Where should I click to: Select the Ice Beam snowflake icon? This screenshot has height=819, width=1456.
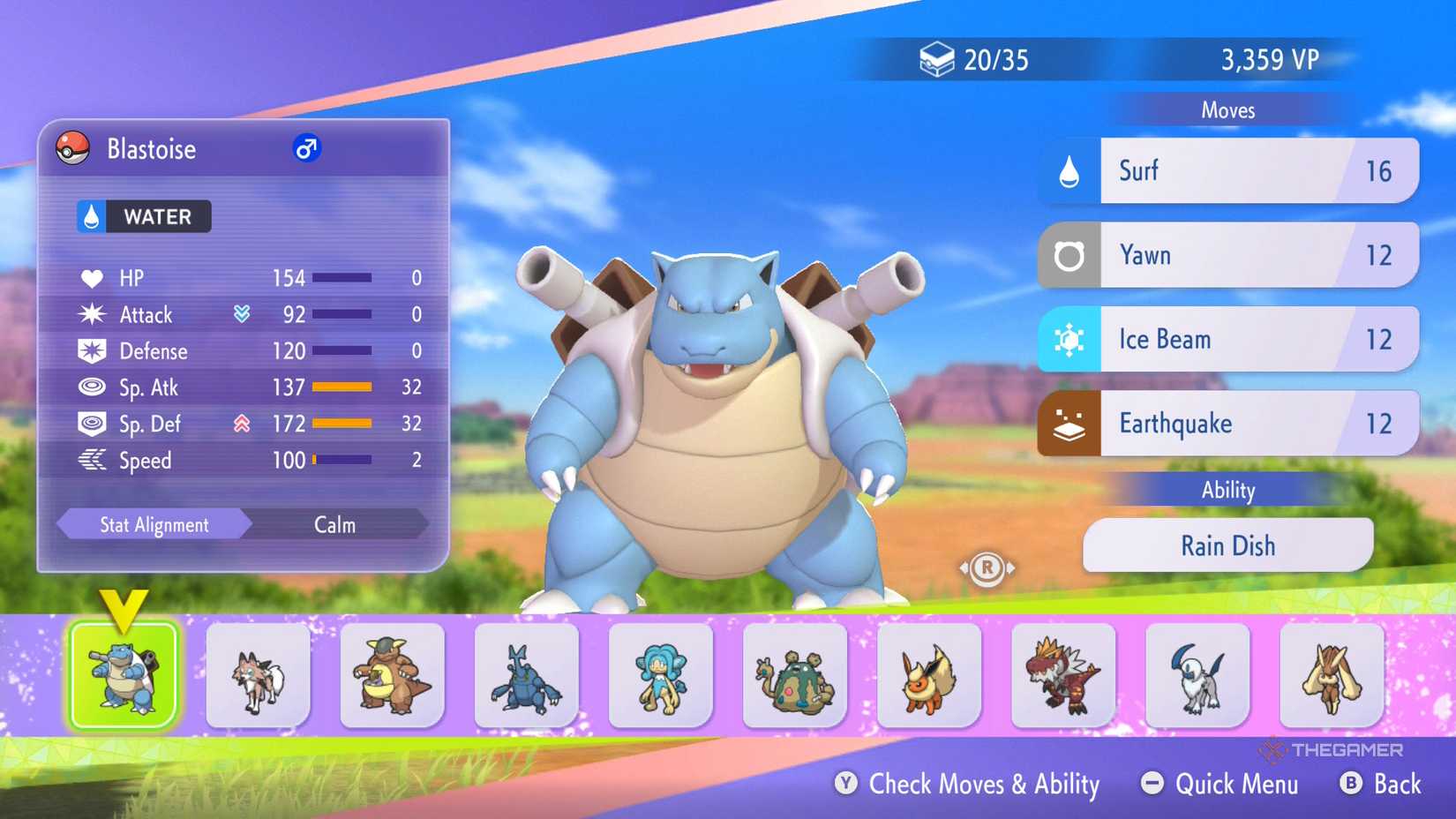pos(1069,338)
